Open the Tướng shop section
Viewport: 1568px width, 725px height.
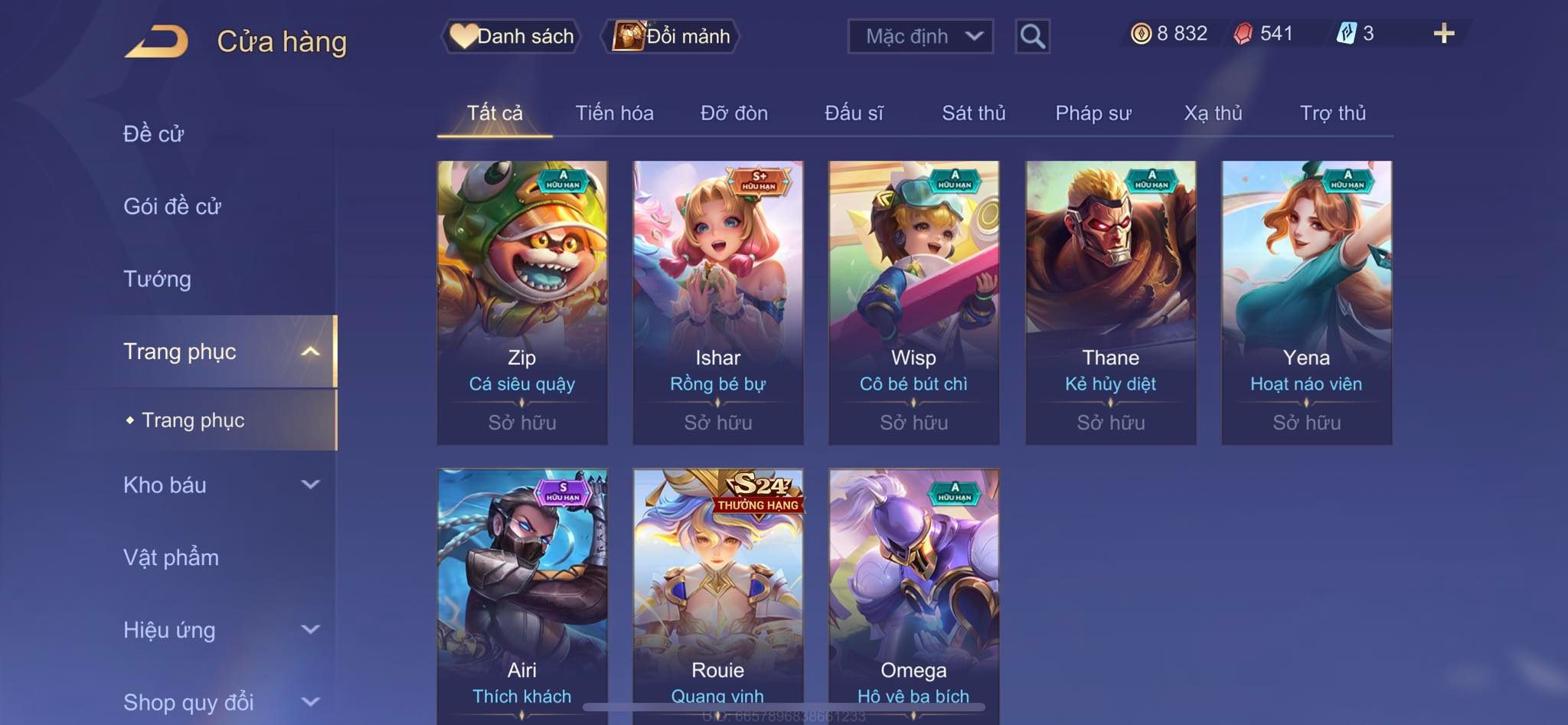(157, 279)
